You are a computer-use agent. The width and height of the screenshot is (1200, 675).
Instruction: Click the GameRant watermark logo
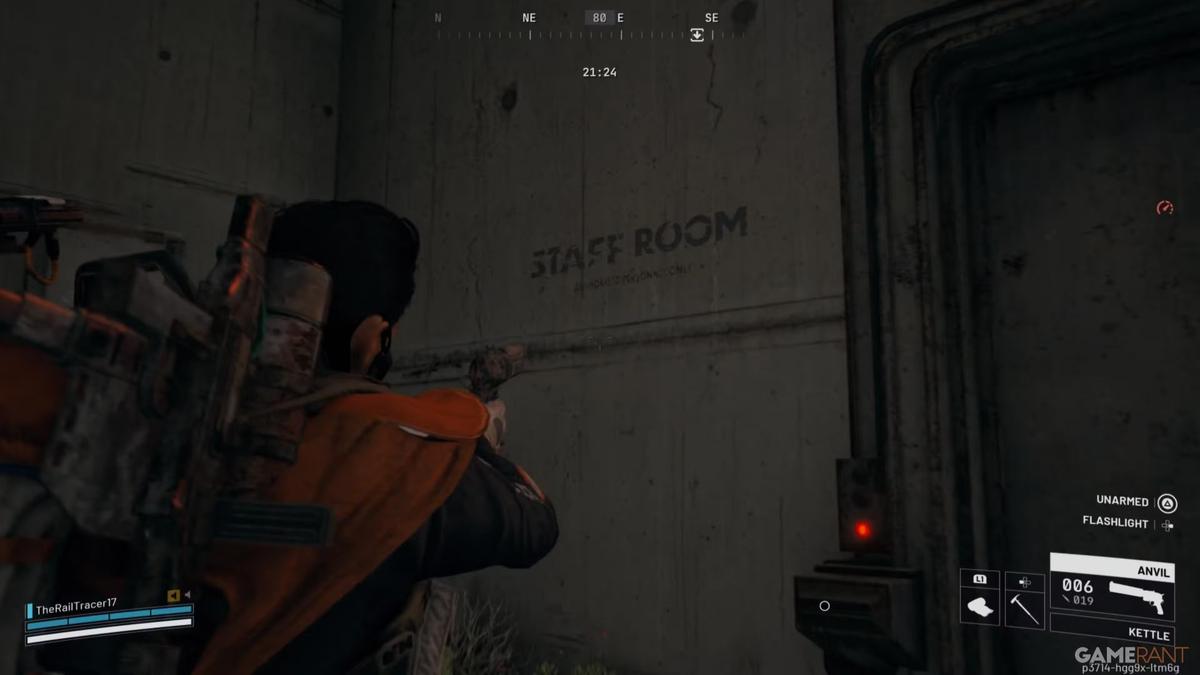[1131, 655]
